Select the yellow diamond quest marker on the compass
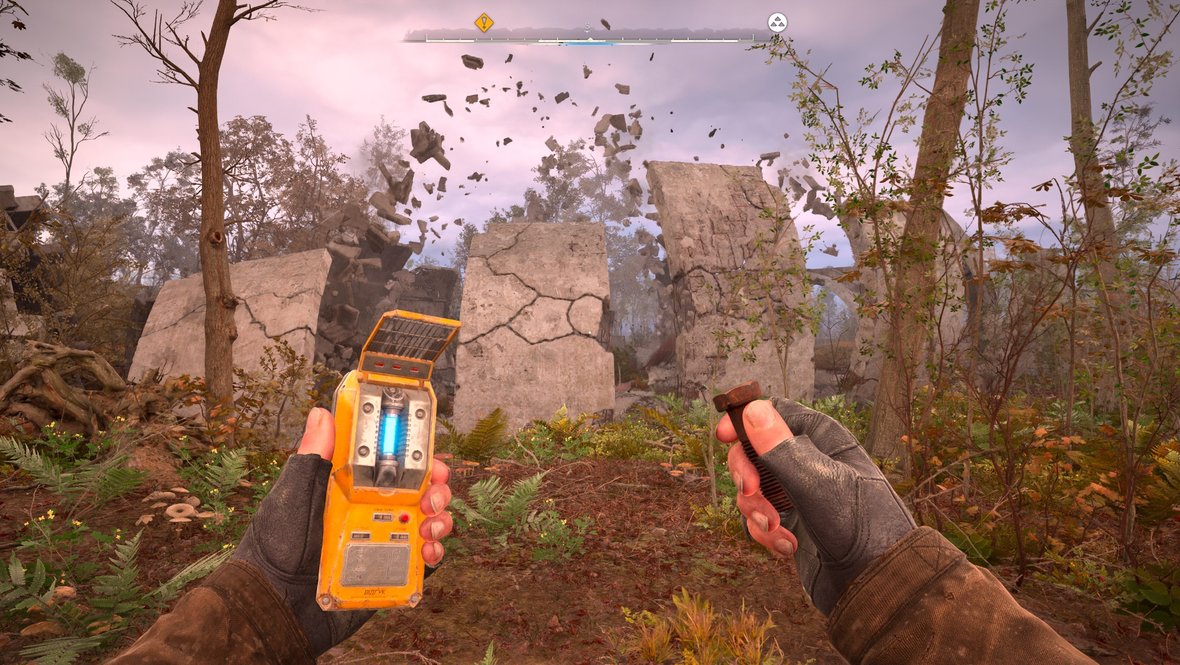Screen dimensions: 1180x665 tap(484, 22)
